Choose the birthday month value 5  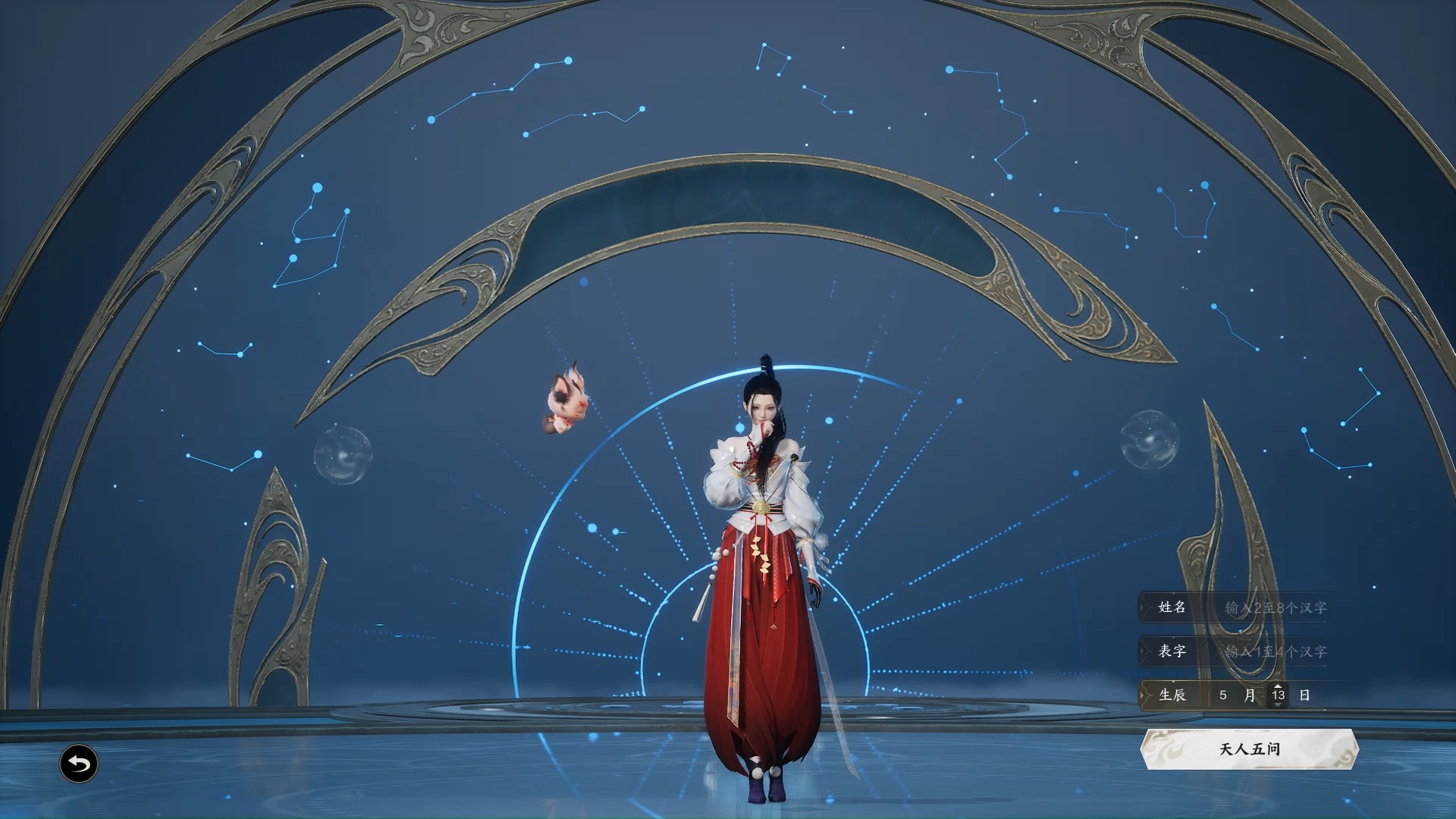point(1222,695)
